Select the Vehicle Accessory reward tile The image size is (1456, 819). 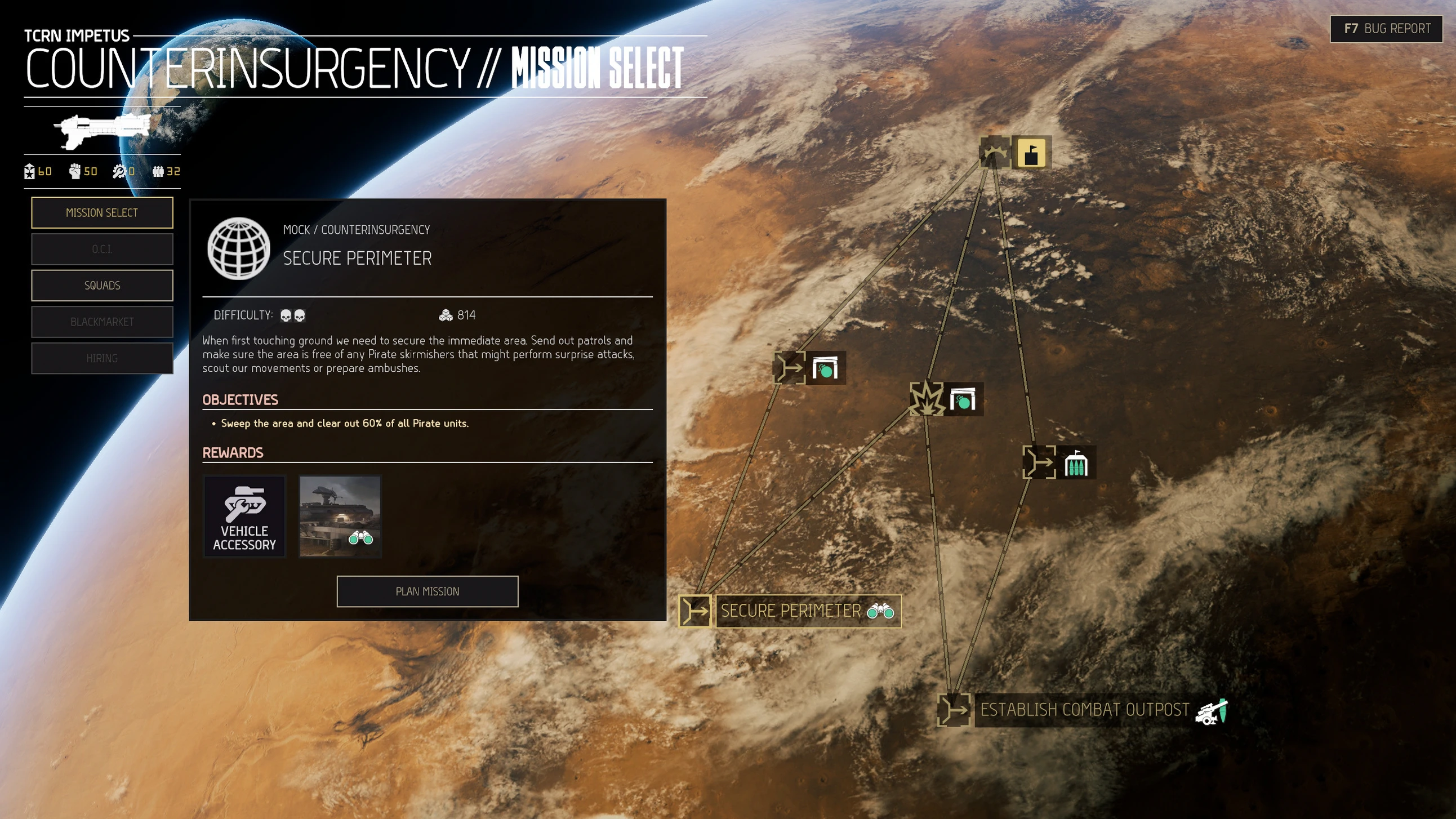point(244,517)
